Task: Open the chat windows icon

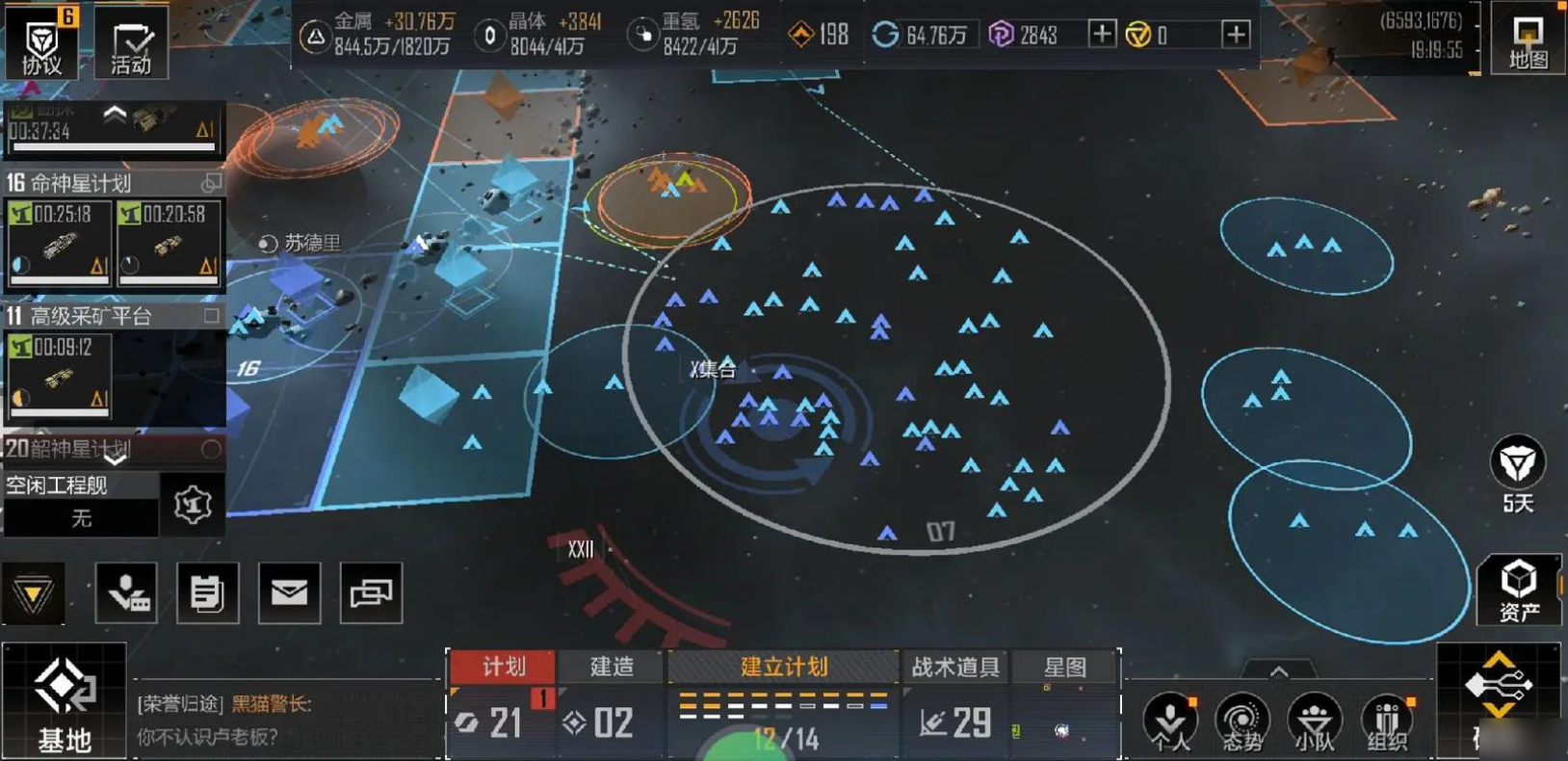Action: click(371, 592)
